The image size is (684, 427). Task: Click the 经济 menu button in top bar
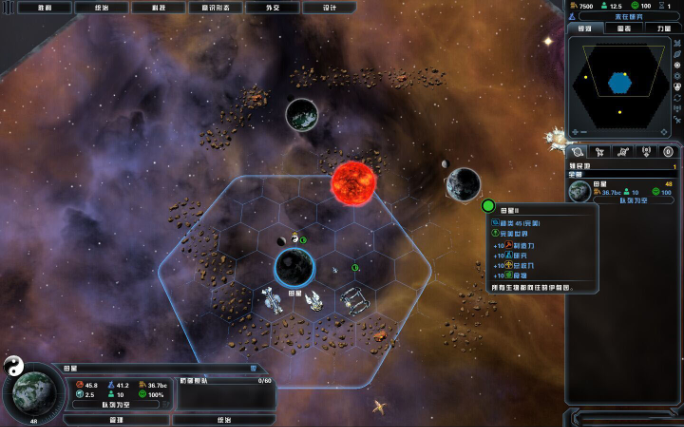101,7
